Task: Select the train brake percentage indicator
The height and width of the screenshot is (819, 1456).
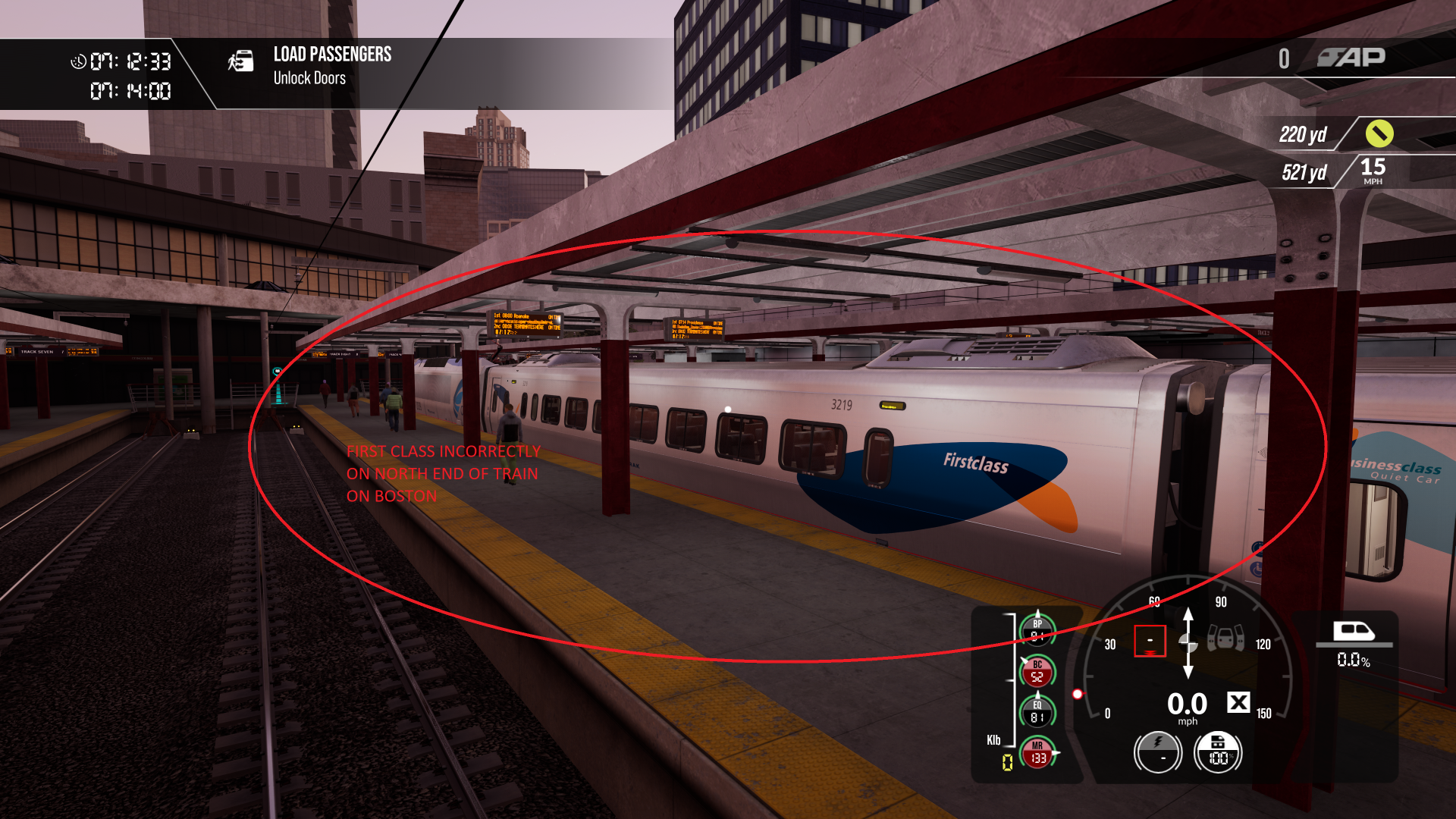Action: click(x=1219, y=752)
